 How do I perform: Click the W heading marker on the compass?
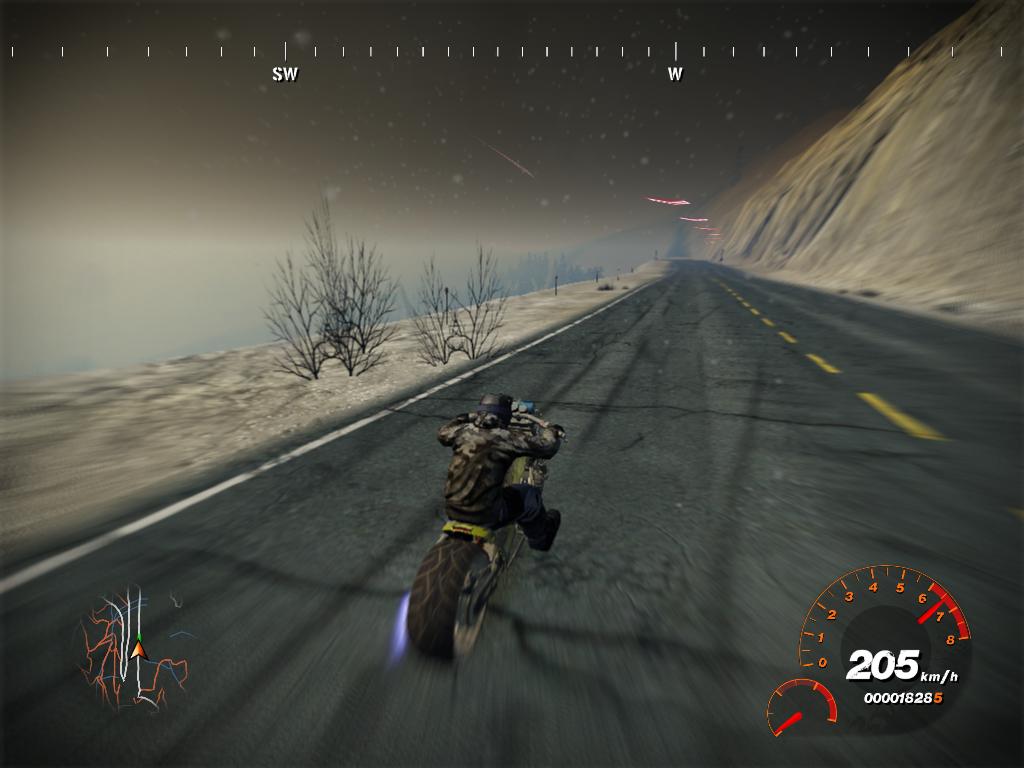pyautogui.click(x=675, y=73)
